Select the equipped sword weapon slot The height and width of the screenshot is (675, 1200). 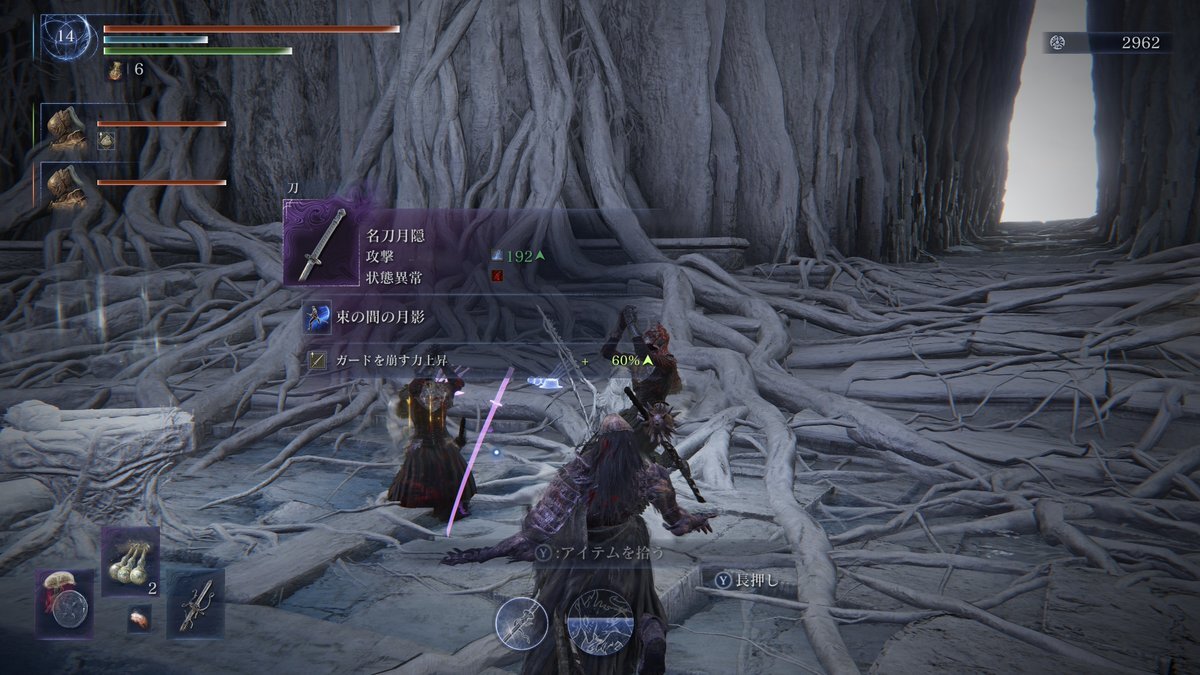coord(196,604)
